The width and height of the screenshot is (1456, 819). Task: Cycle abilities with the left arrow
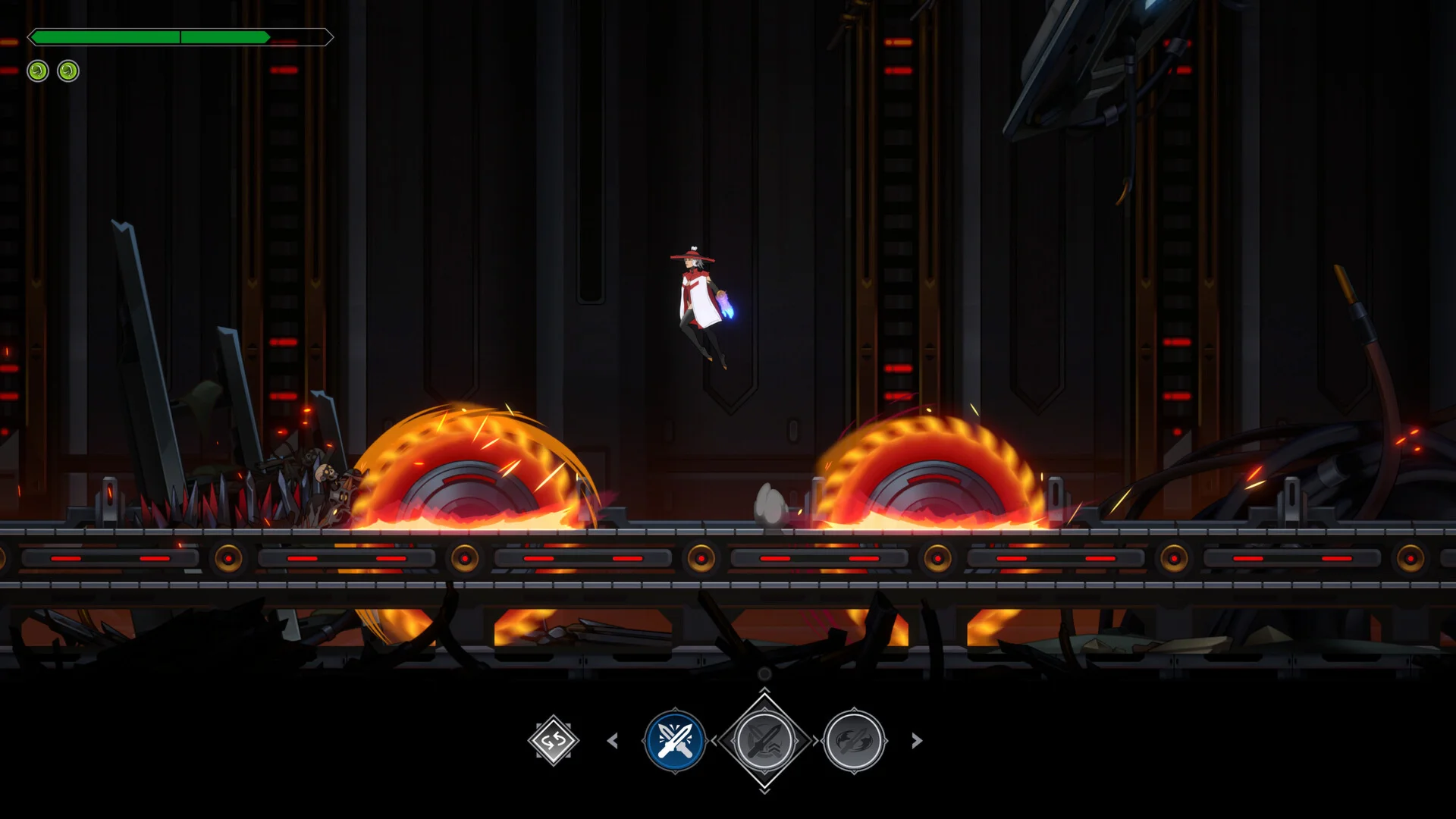613,740
